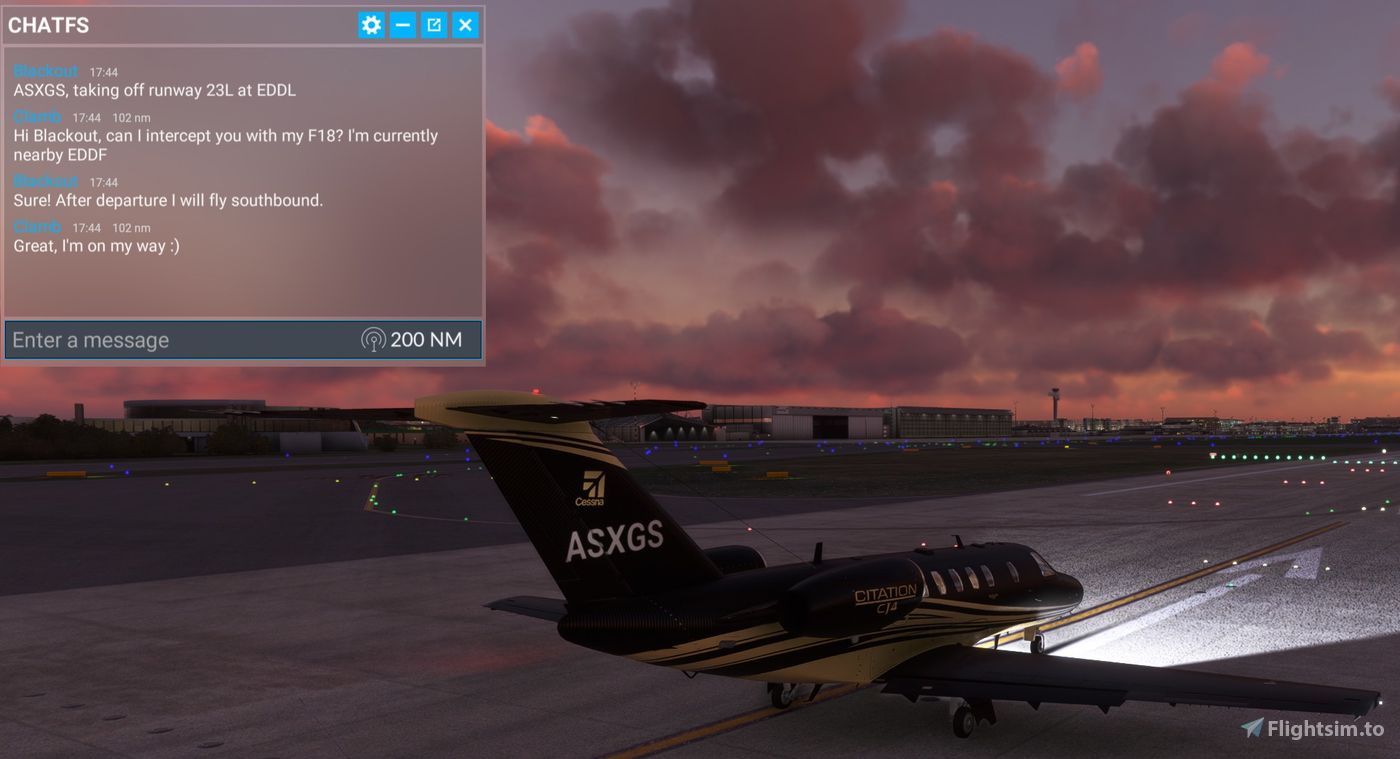Click the Enter a message input box
This screenshot has height=759, width=1400.
pyautogui.click(x=150, y=339)
